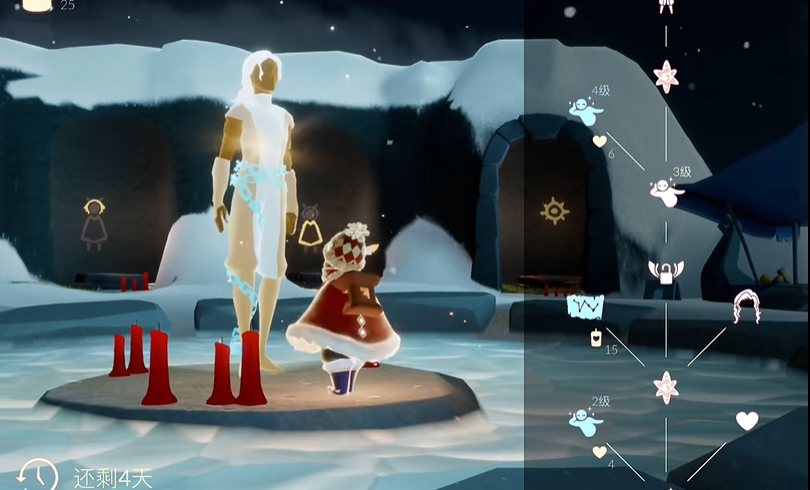Select the hairstyle cosmetic node
The width and height of the screenshot is (810, 490).
click(746, 305)
